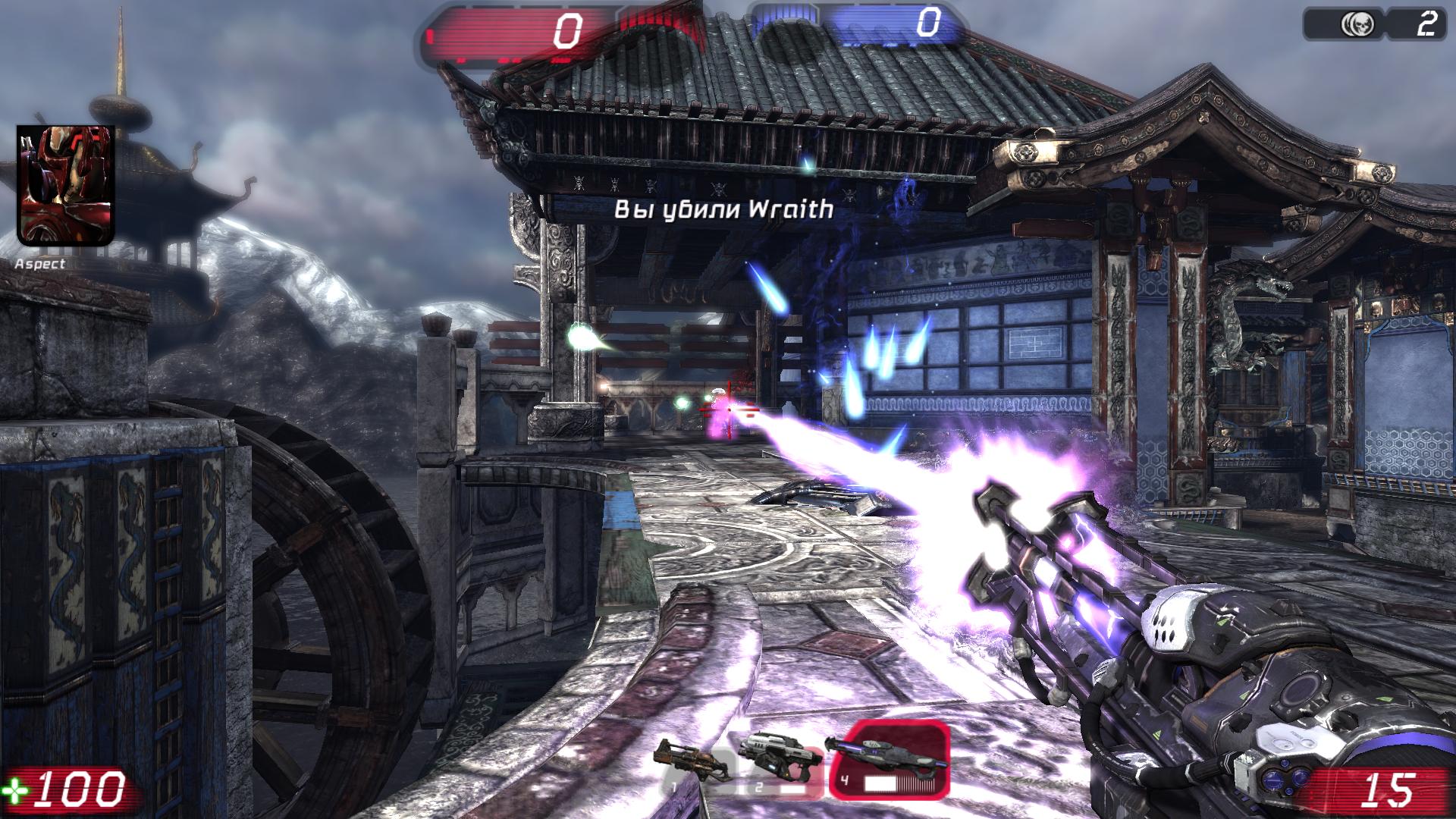Click the green health cross icon
1456x819 pixels.
point(17,789)
